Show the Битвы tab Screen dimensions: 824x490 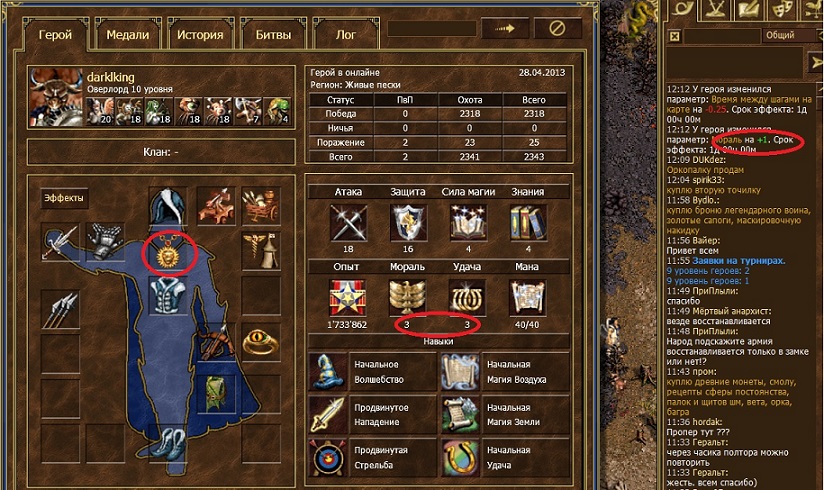272,34
